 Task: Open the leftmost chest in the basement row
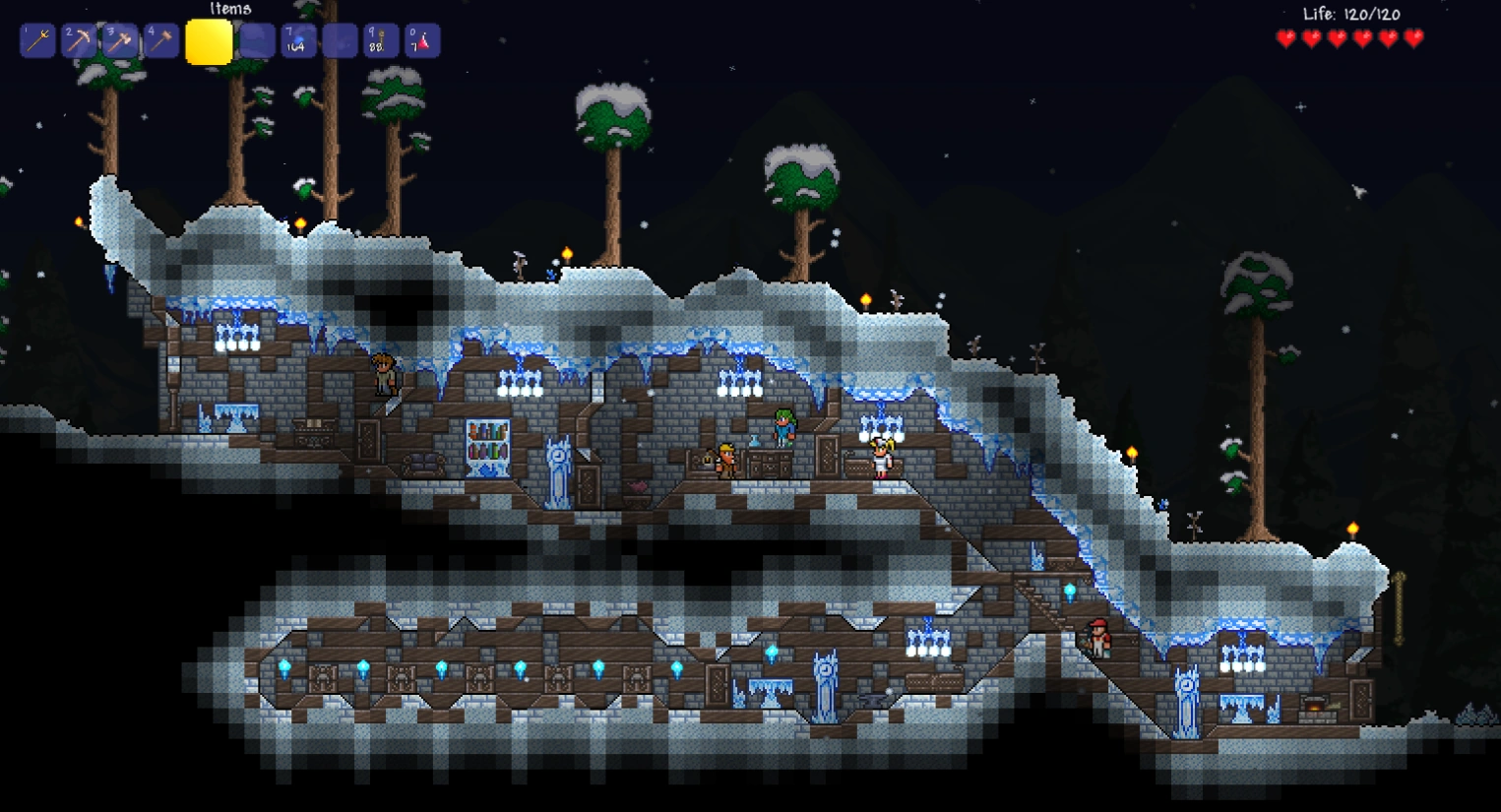pos(325,676)
